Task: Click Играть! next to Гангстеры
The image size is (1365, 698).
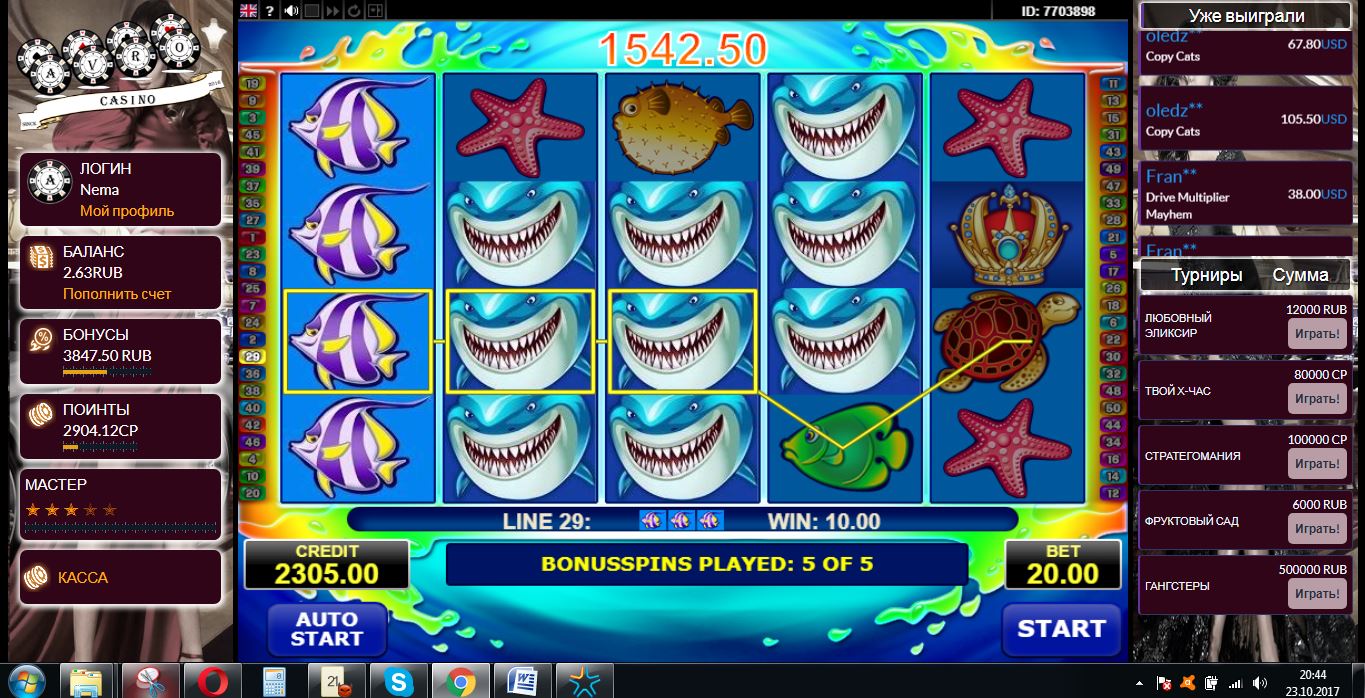Action: point(1316,594)
